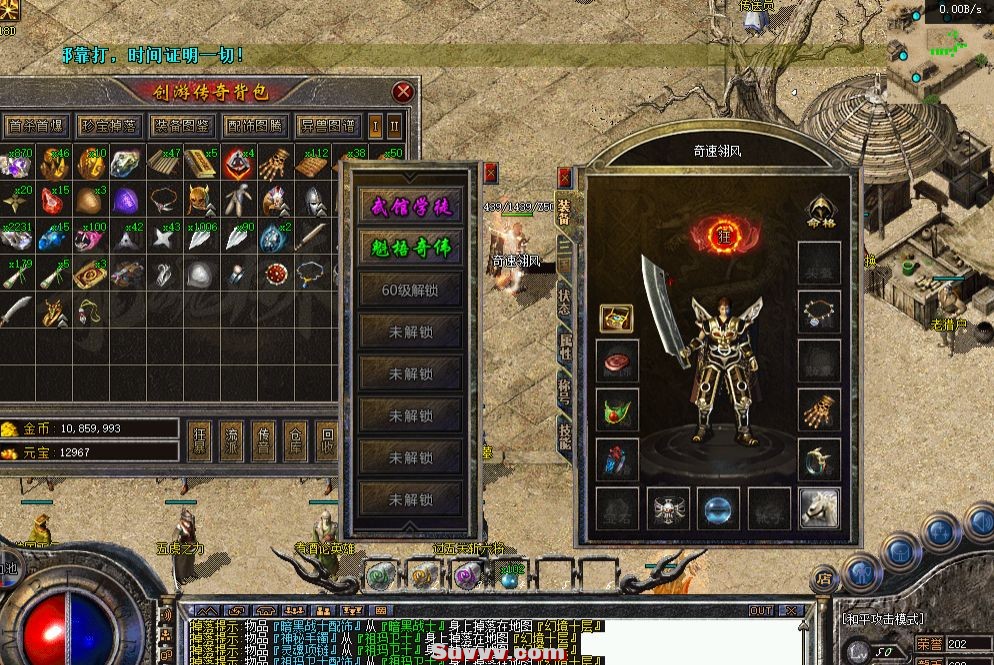Close the 创游传奇背包 inventory window
Image resolution: width=994 pixels, height=665 pixels.
click(403, 93)
